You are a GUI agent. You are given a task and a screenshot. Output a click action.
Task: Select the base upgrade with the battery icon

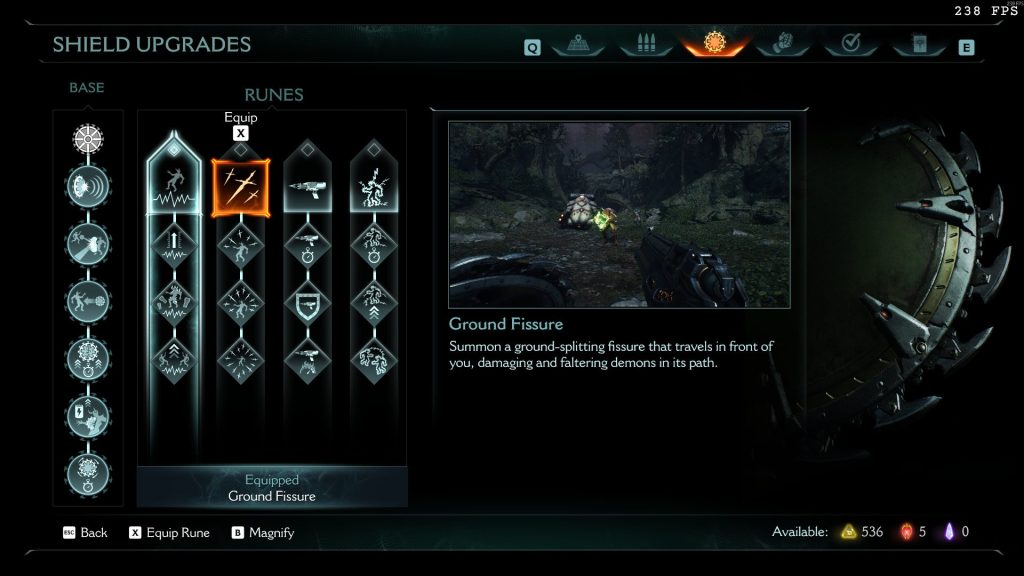coord(88,413)
